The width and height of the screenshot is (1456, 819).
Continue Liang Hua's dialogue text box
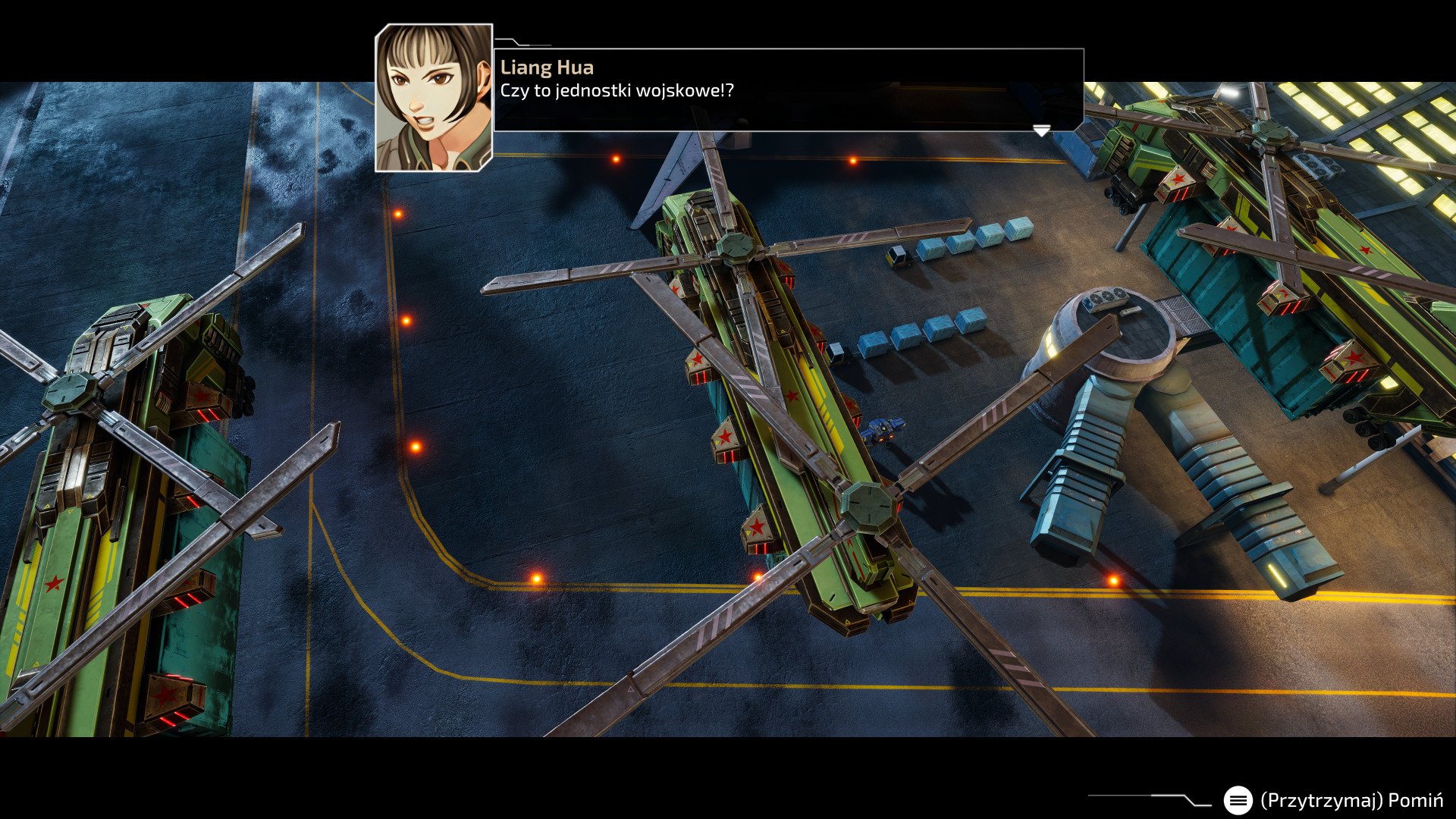pos(788,89)
